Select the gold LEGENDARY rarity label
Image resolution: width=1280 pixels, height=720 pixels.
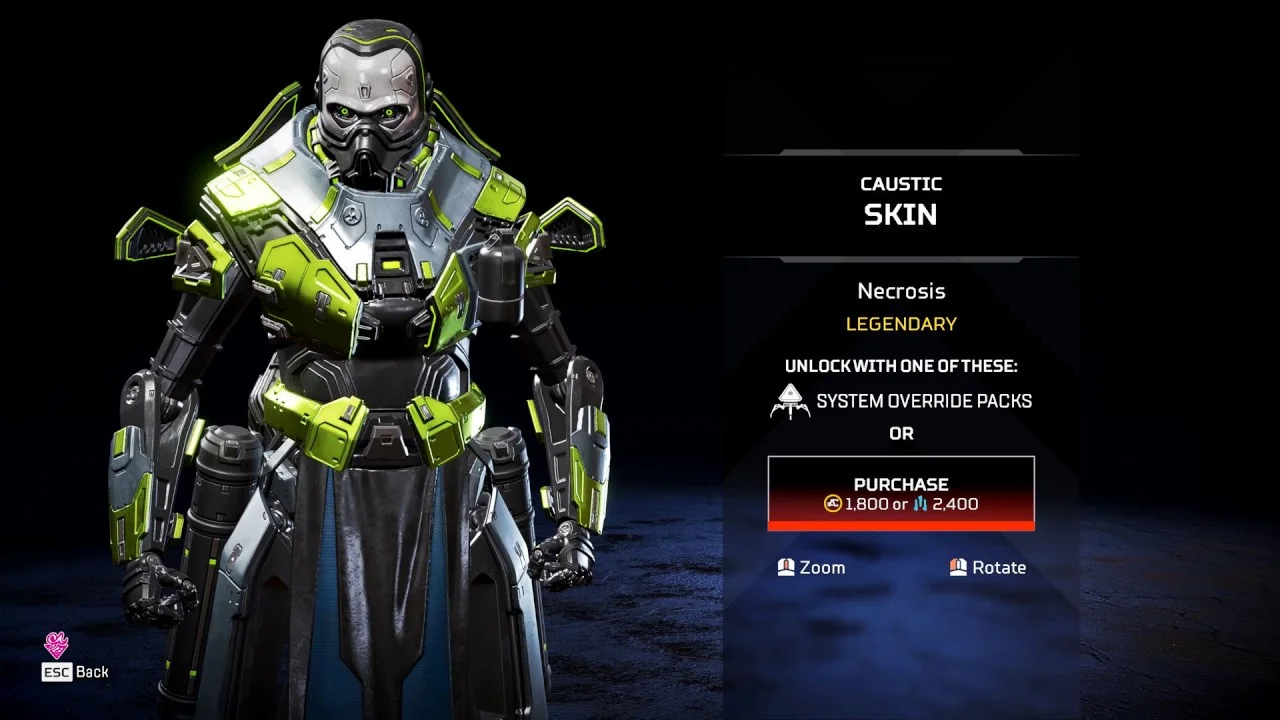[x=900, y=324]
